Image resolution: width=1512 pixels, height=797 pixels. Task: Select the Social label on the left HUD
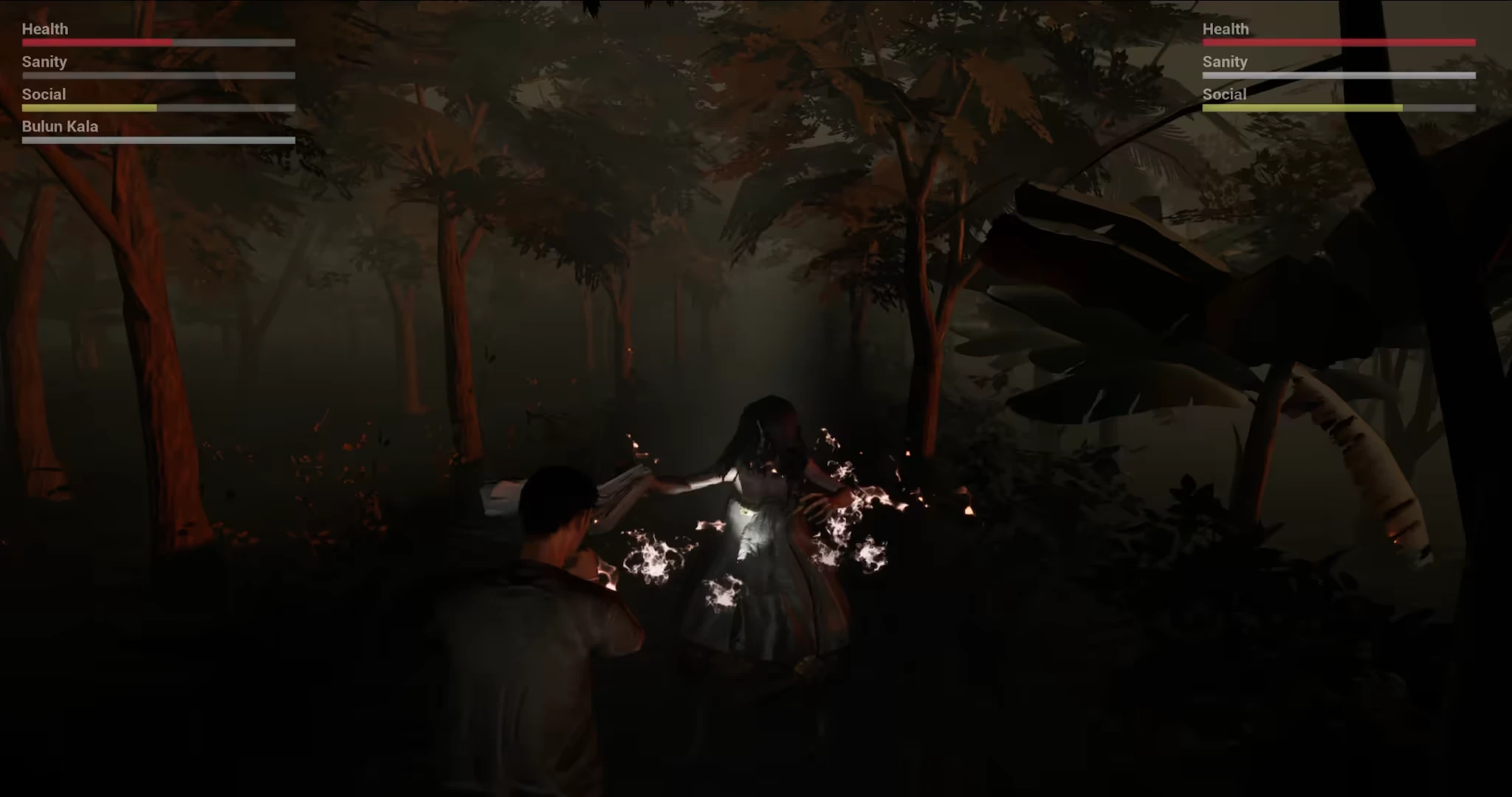(x=43, y=94)
